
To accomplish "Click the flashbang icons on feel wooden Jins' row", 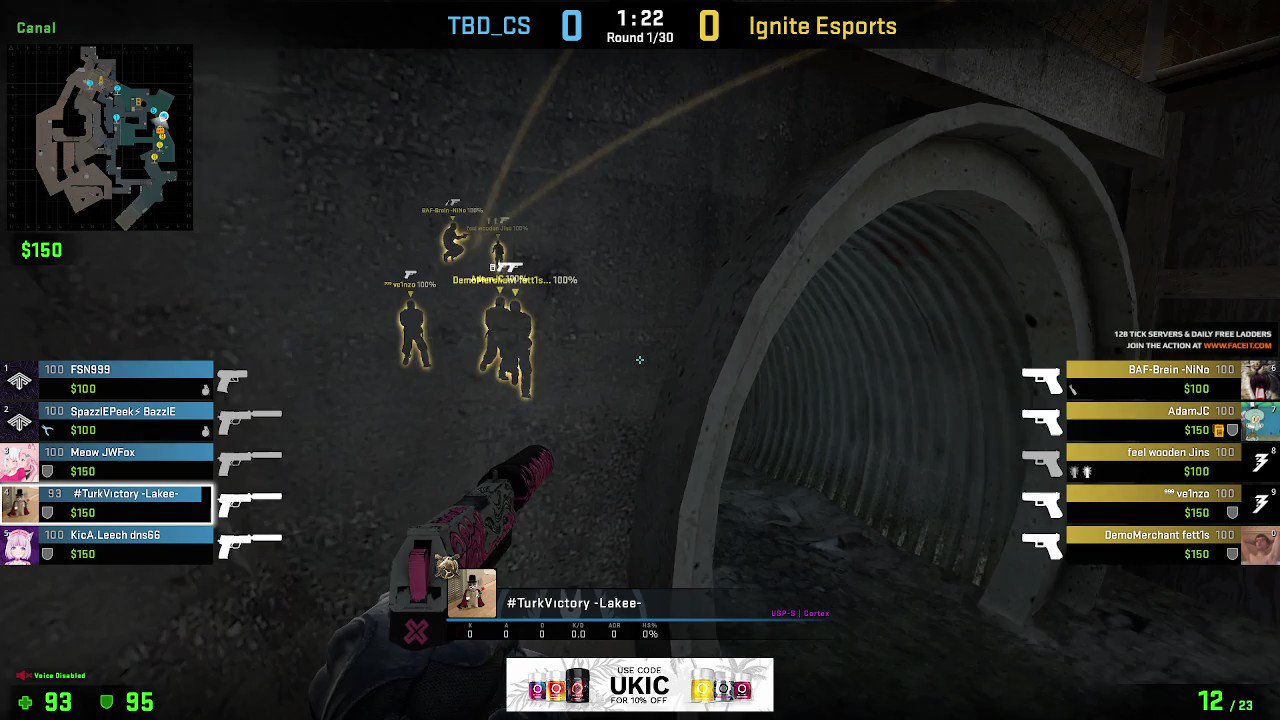I will pyautogui.click(x=1081, y=471).
